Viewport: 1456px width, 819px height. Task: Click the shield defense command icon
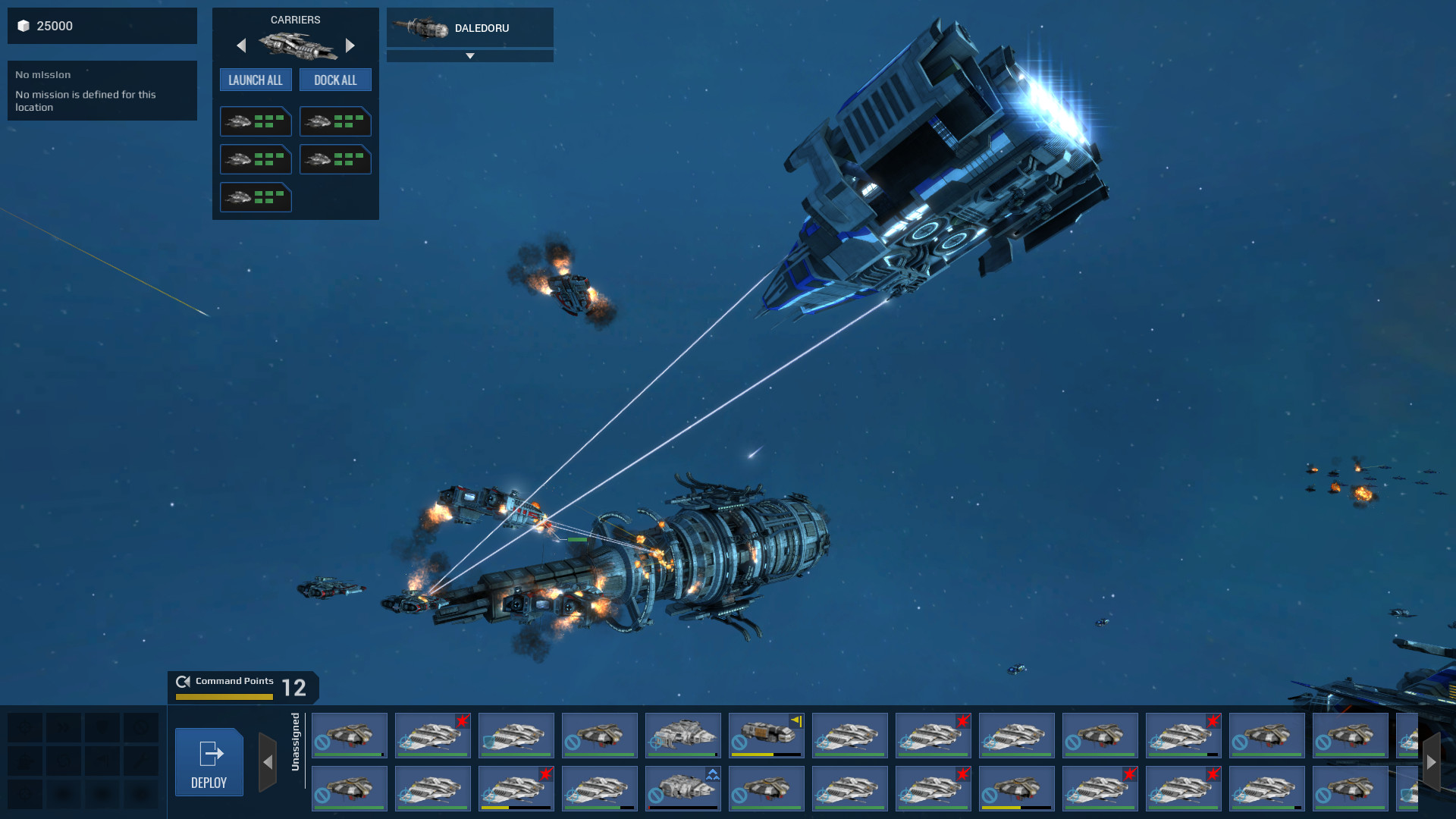click(102, 727)
